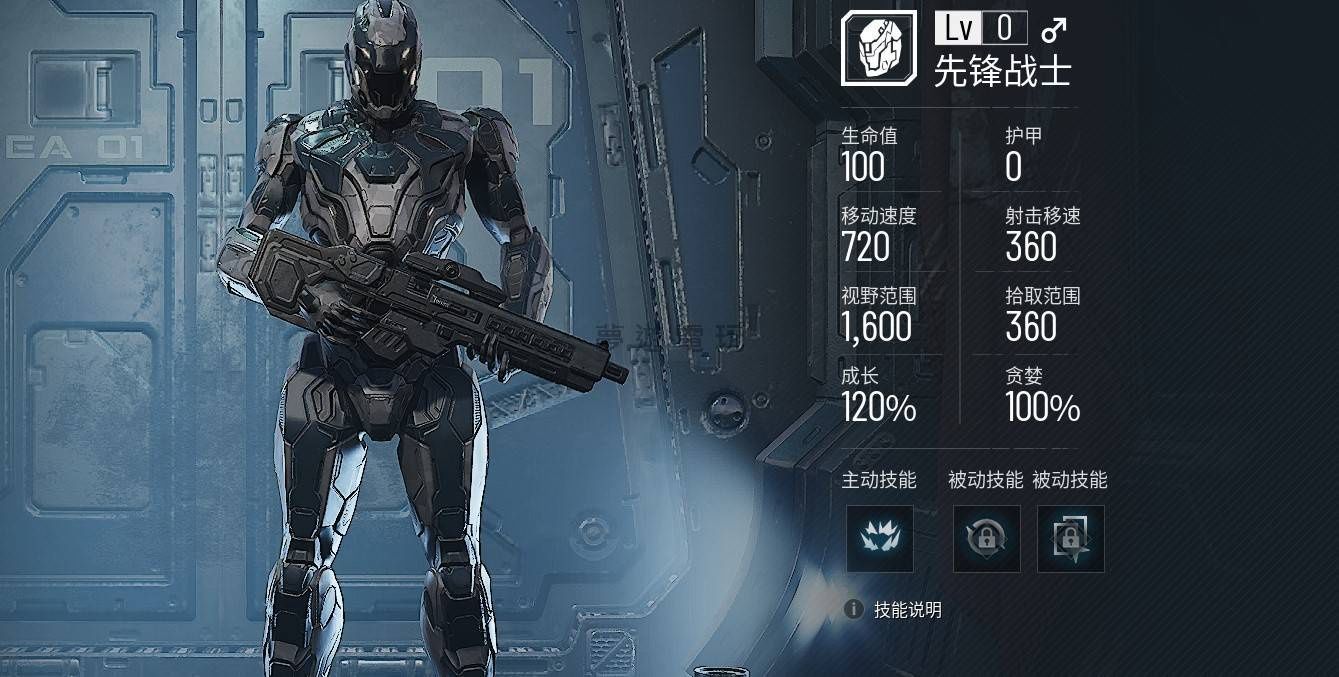Click the 先锋战士 helmet portrait icon

click(877, 48)
